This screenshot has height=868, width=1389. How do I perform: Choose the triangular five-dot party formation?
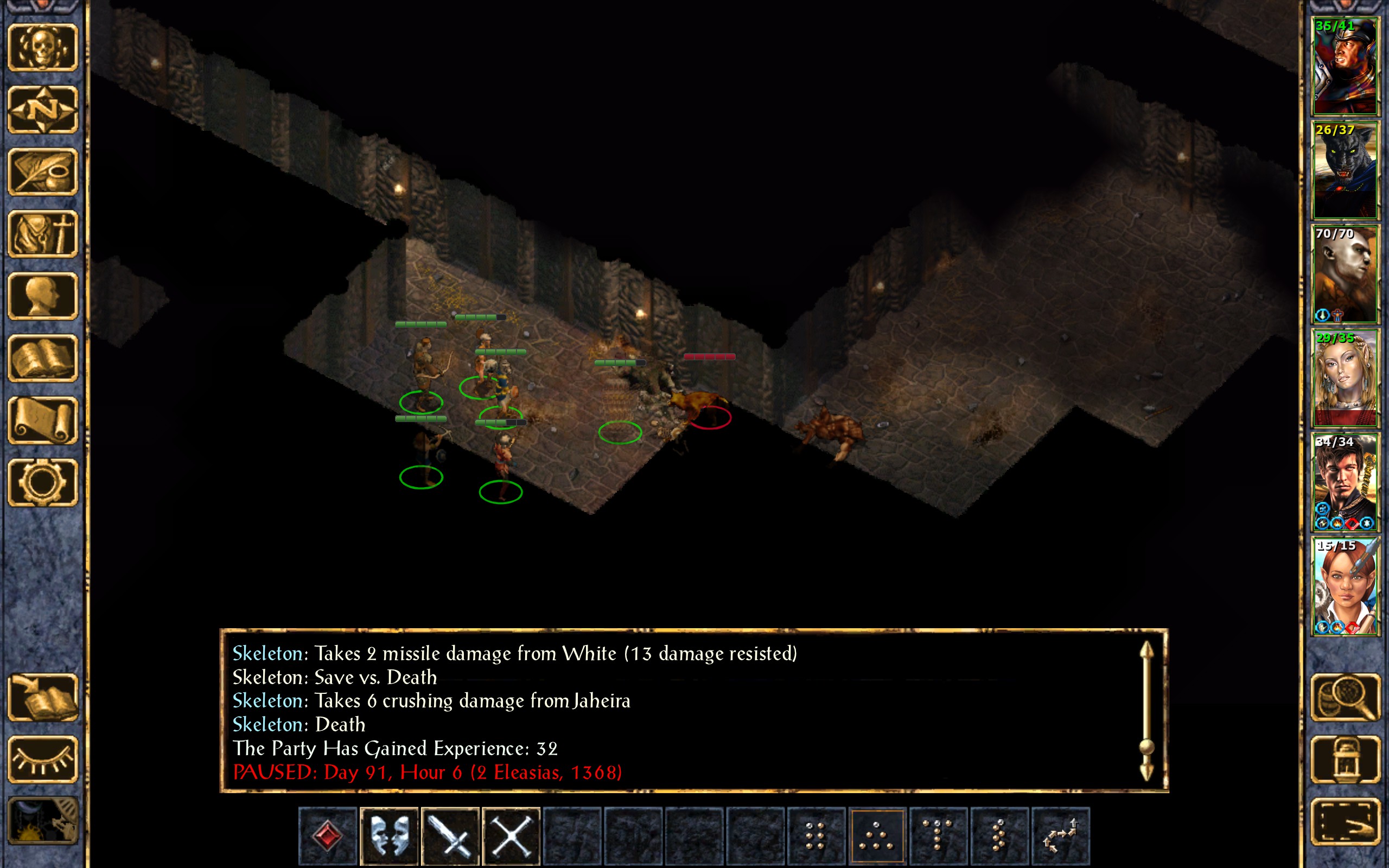pyautogui.click(x=876, y=836)
